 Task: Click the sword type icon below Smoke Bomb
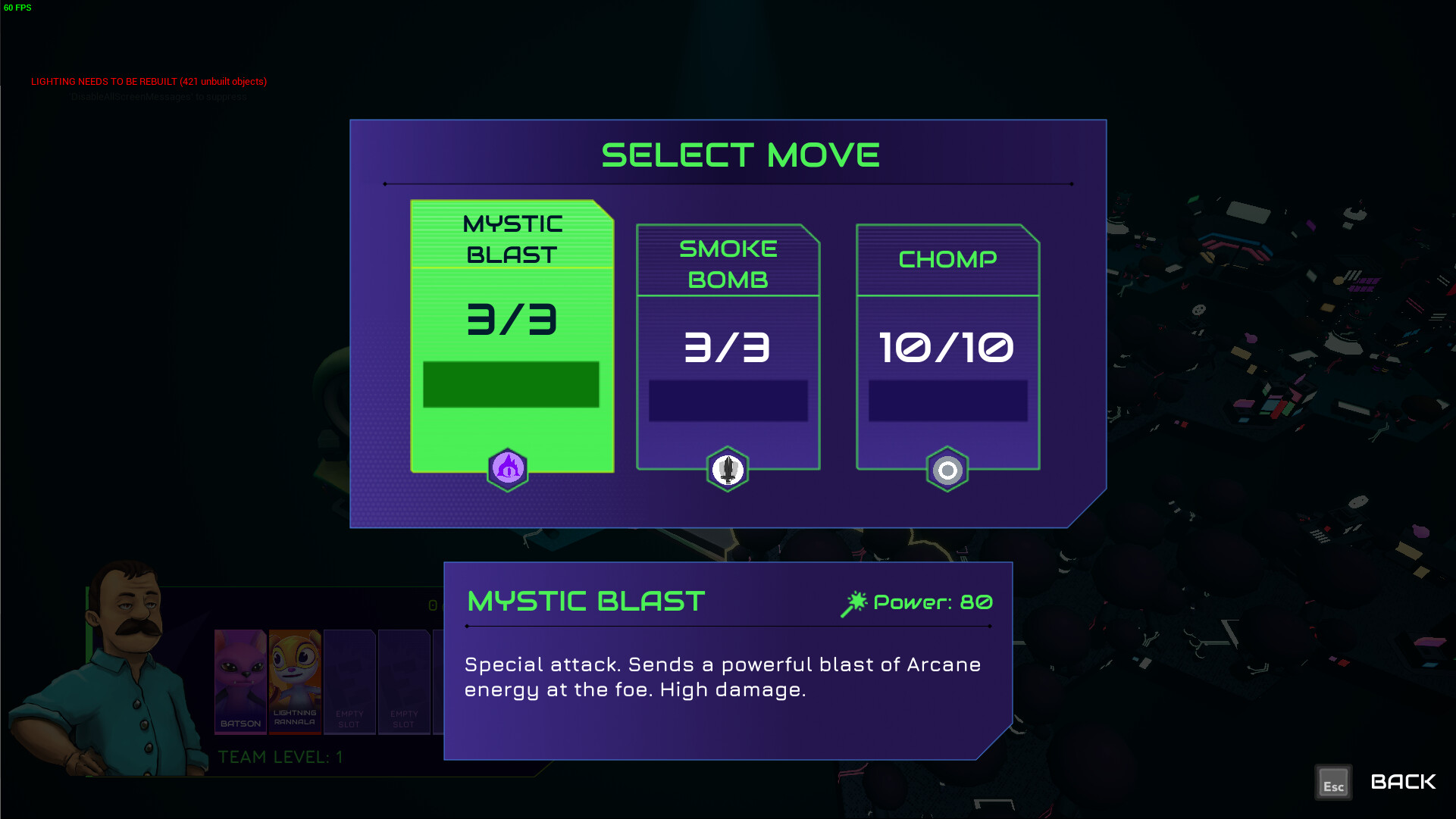point(728,469)
